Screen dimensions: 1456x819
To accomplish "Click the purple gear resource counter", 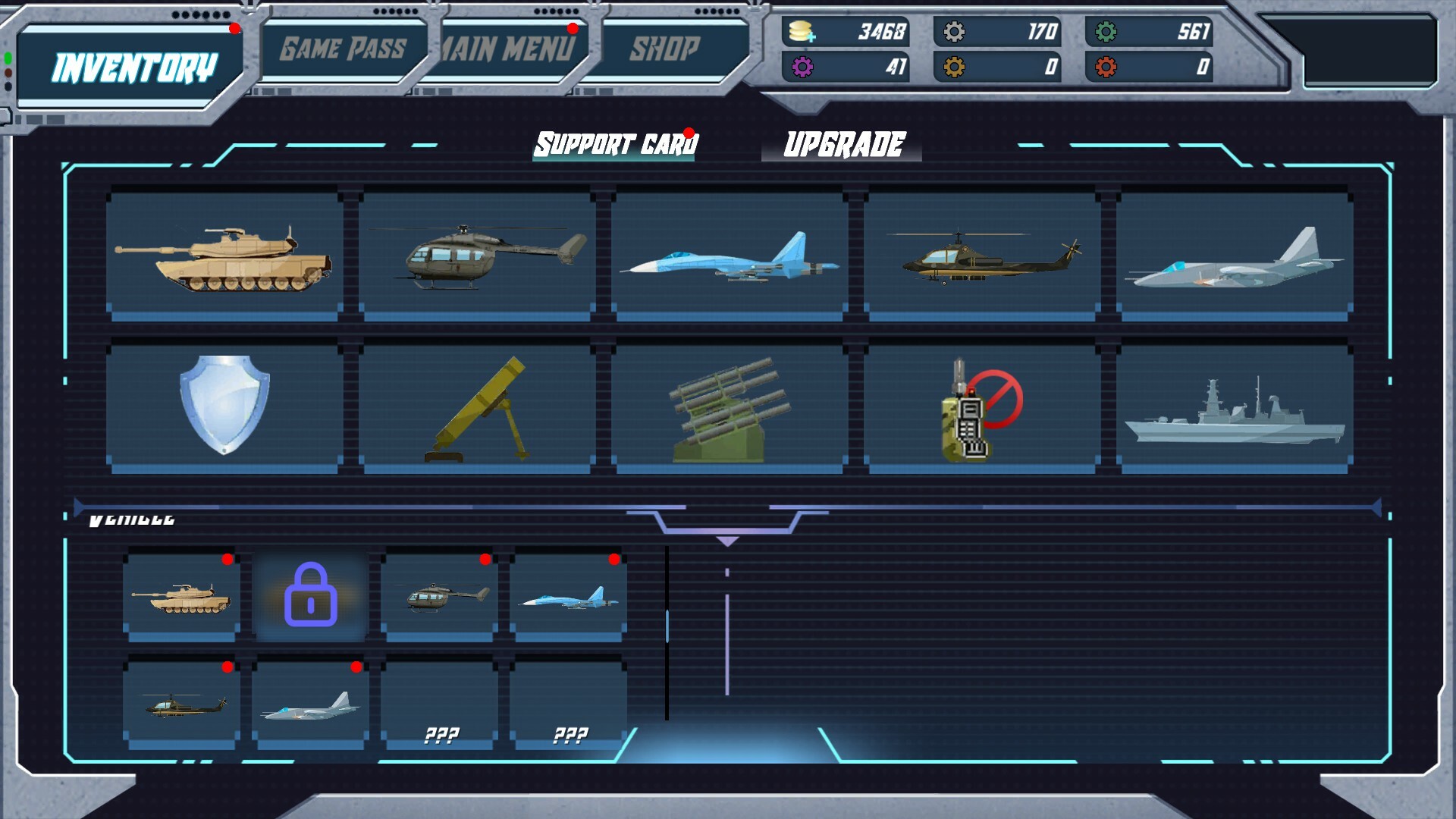I will pyautogui.click(x=844, y=68).
